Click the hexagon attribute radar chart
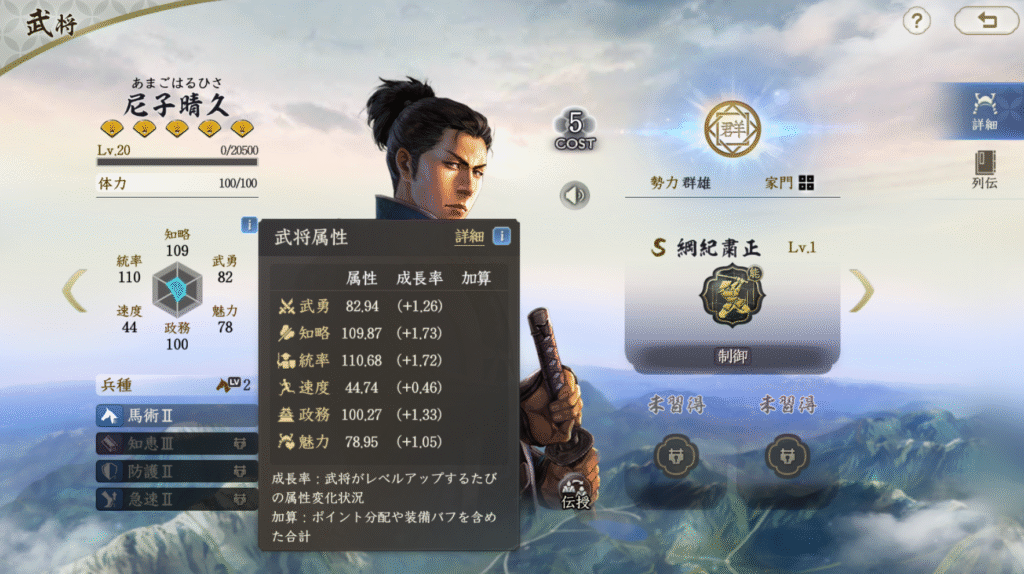 (176, 290)
